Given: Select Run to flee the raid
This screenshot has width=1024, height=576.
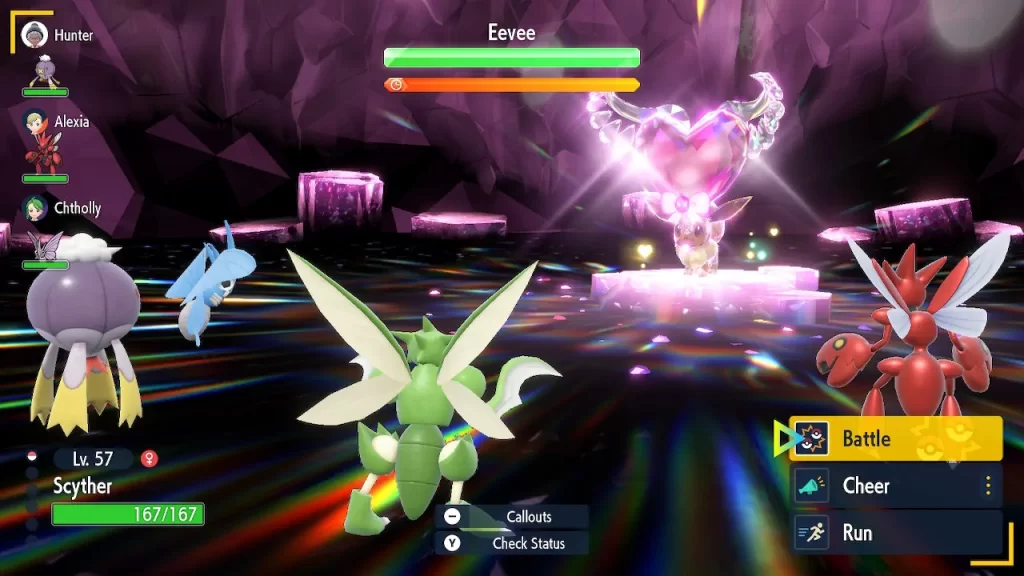Looking at the screenshot, I should pos(895,533).
